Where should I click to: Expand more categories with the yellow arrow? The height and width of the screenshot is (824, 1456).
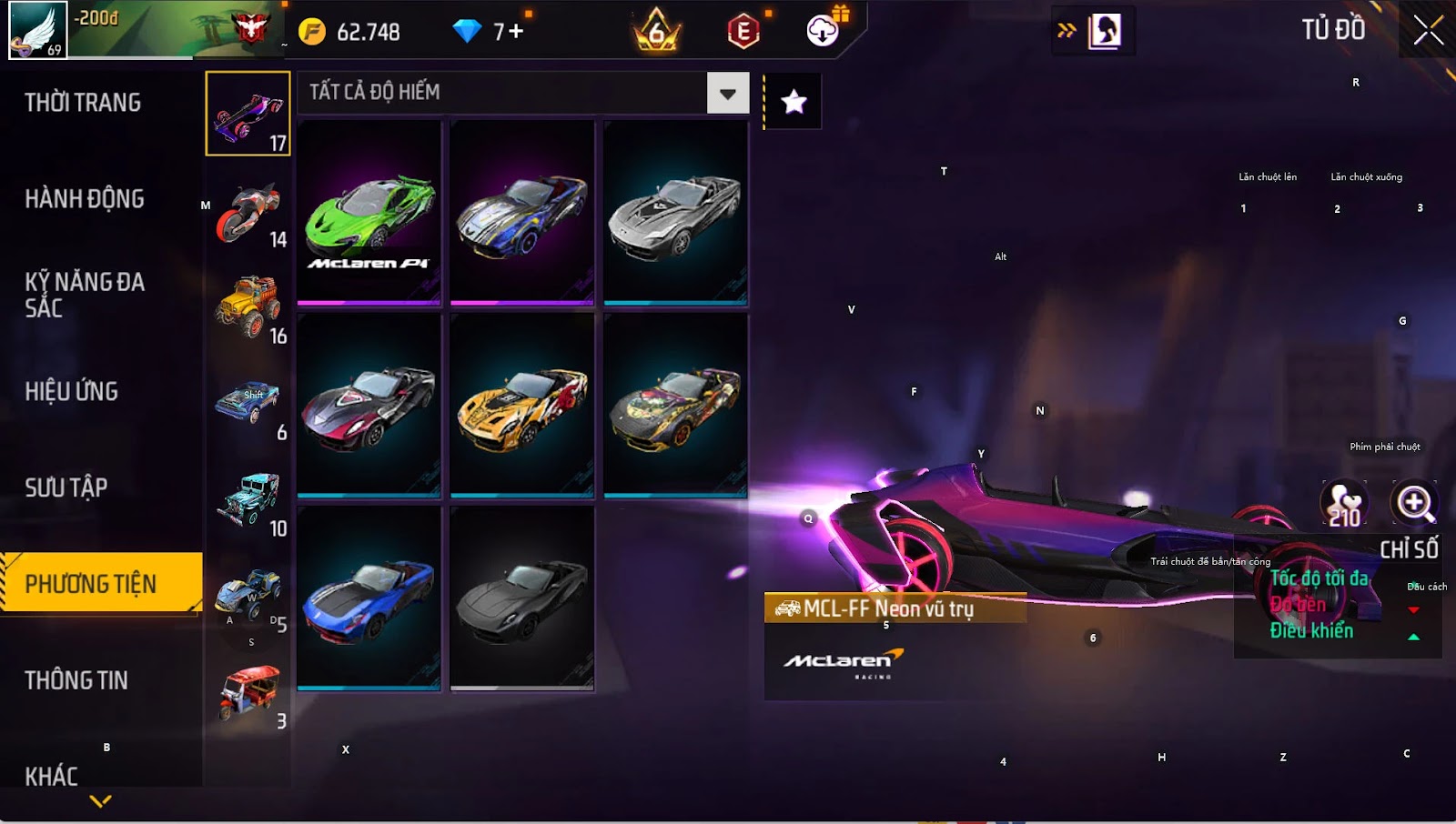101,801
